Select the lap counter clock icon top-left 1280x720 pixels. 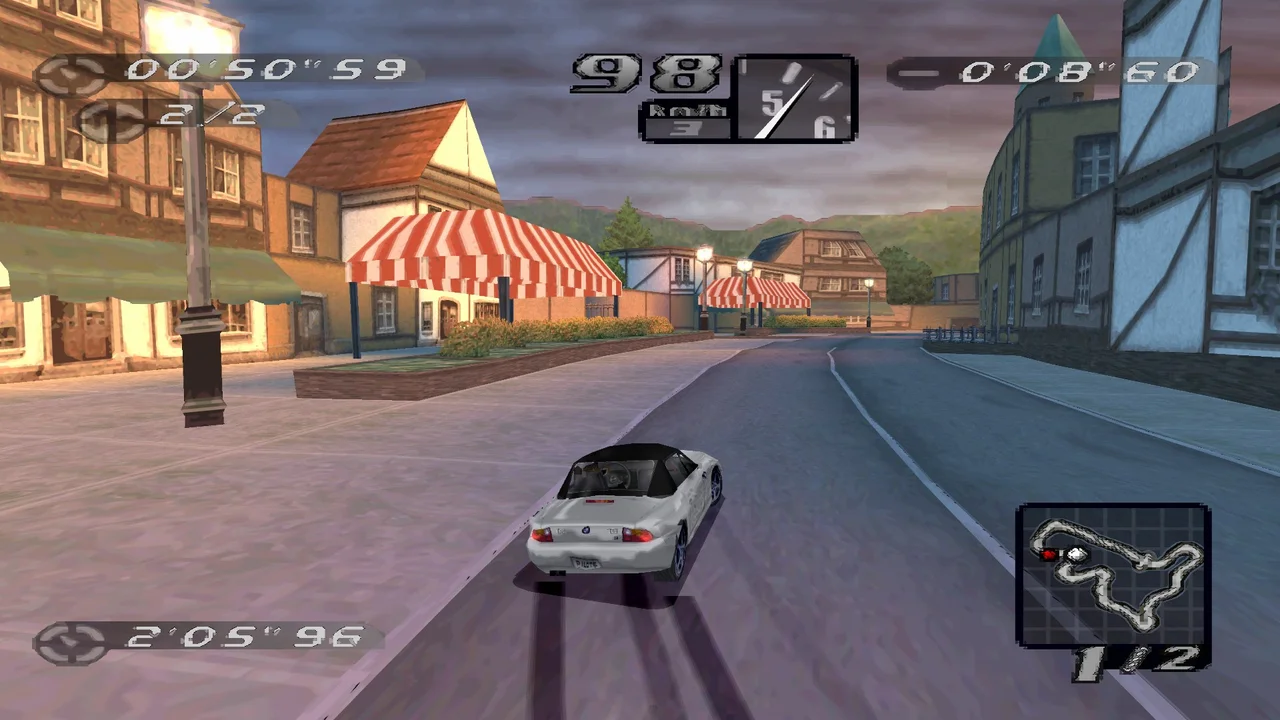(110, 120)
